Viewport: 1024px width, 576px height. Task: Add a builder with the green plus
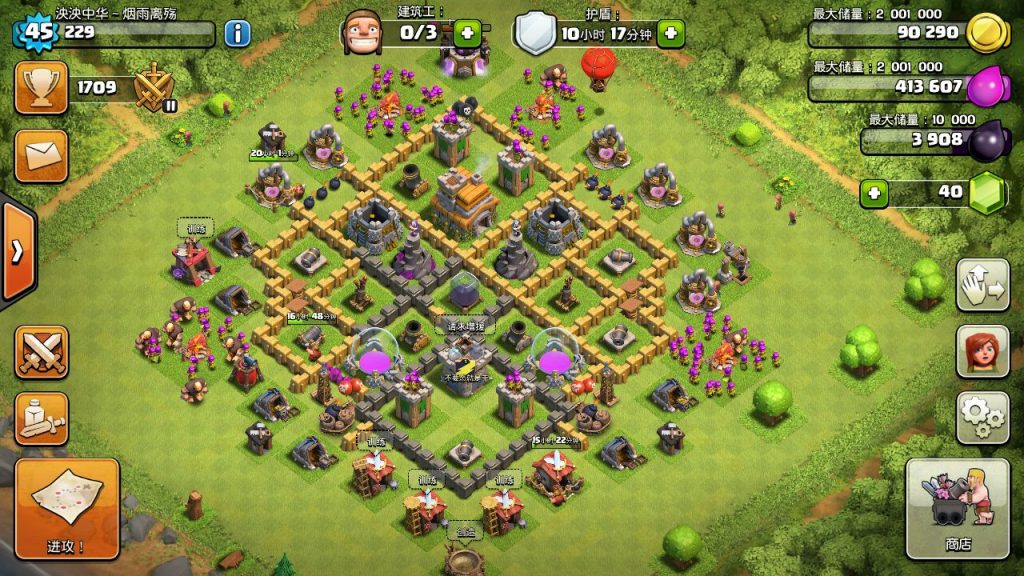click(467, 33)
